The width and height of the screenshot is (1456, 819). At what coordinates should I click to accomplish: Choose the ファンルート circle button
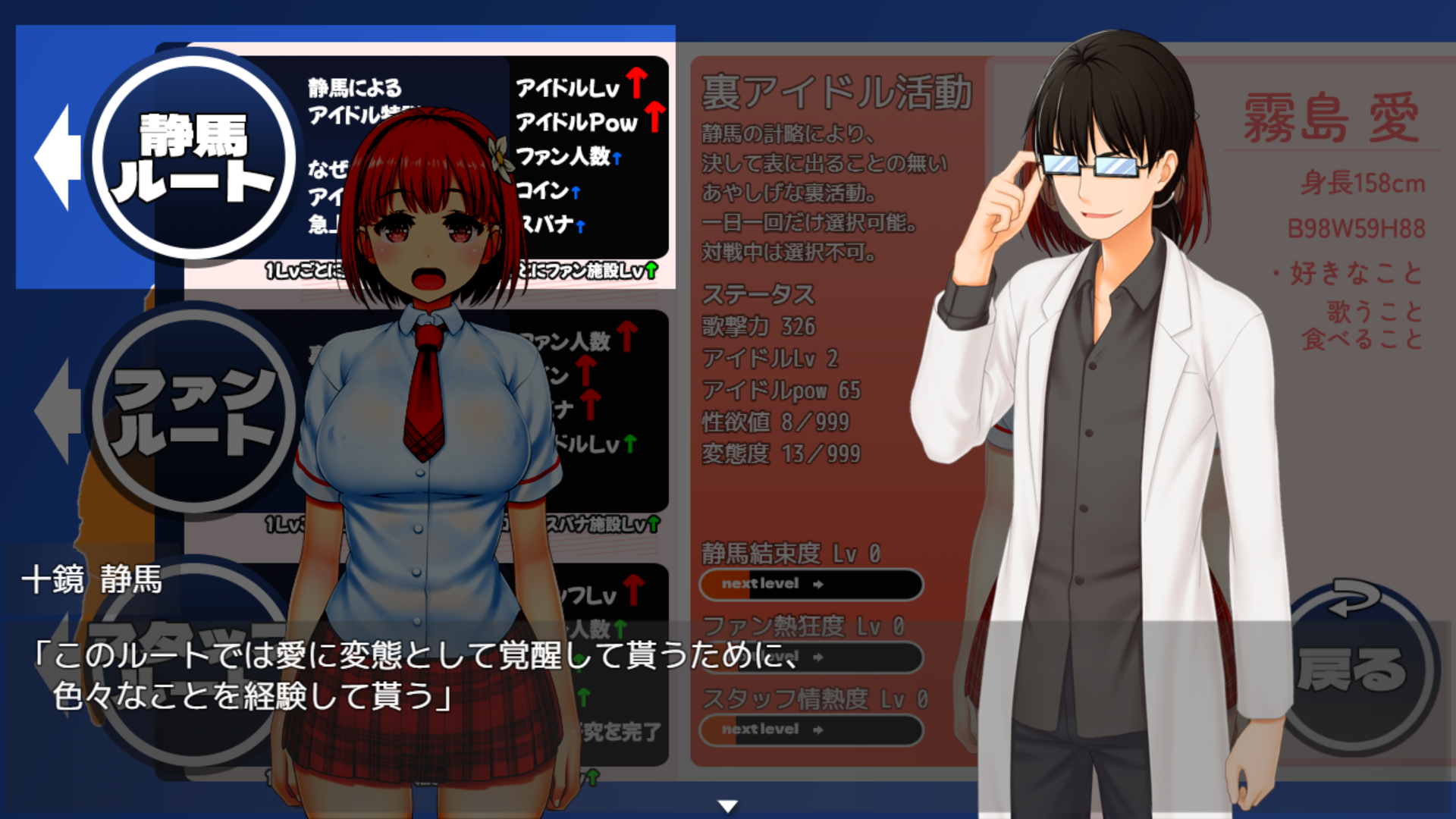tap(194, 410)
